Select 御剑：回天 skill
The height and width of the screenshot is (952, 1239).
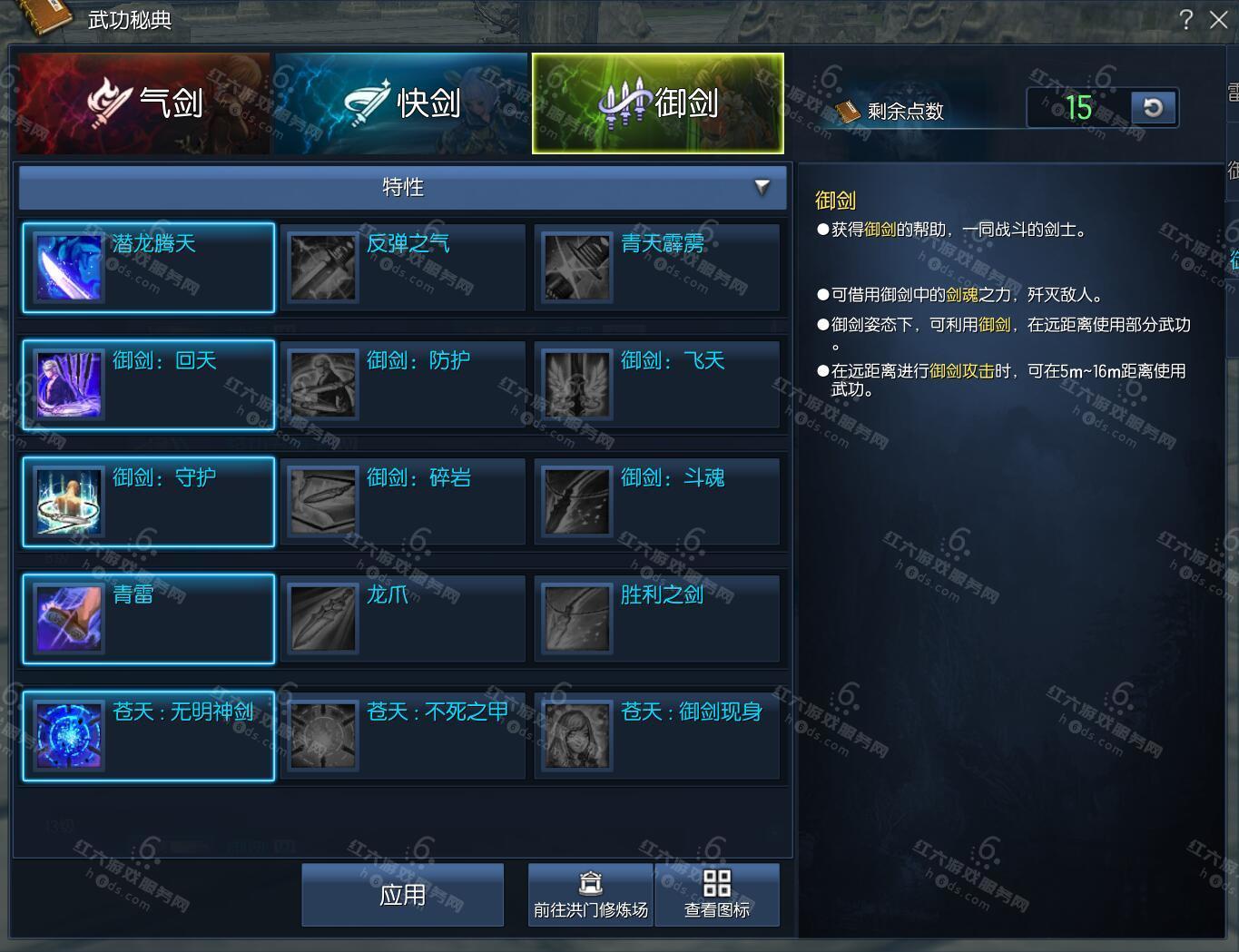point(149,385)
